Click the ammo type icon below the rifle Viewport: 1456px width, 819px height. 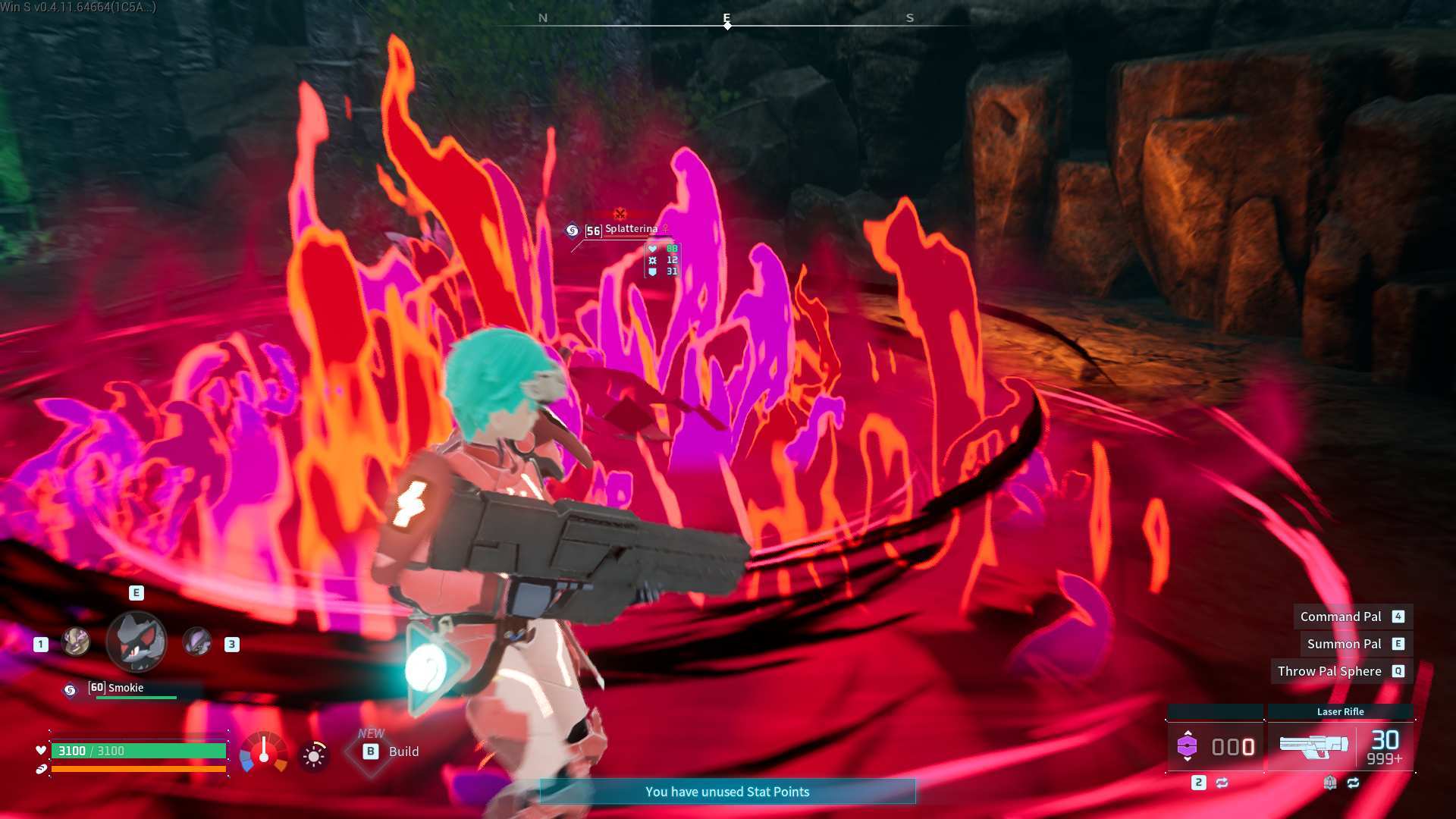click(1332, 783)
